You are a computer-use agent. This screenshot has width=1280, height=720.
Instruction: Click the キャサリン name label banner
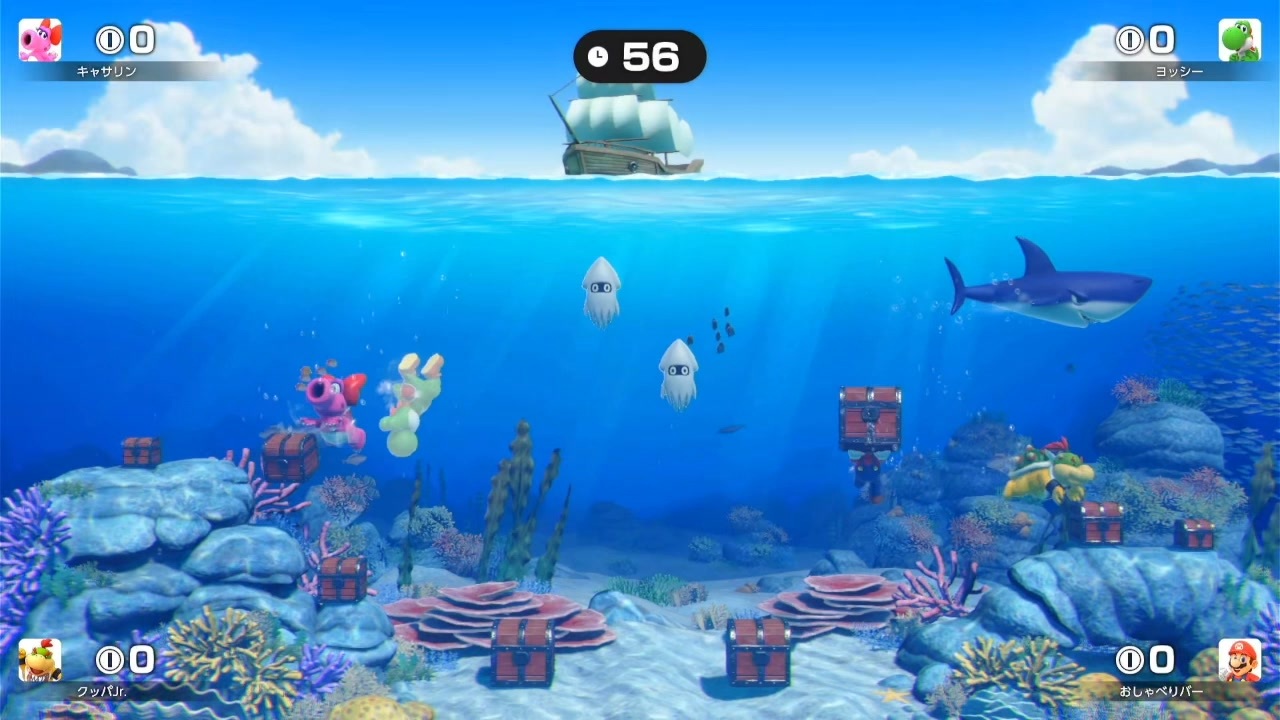107,71
